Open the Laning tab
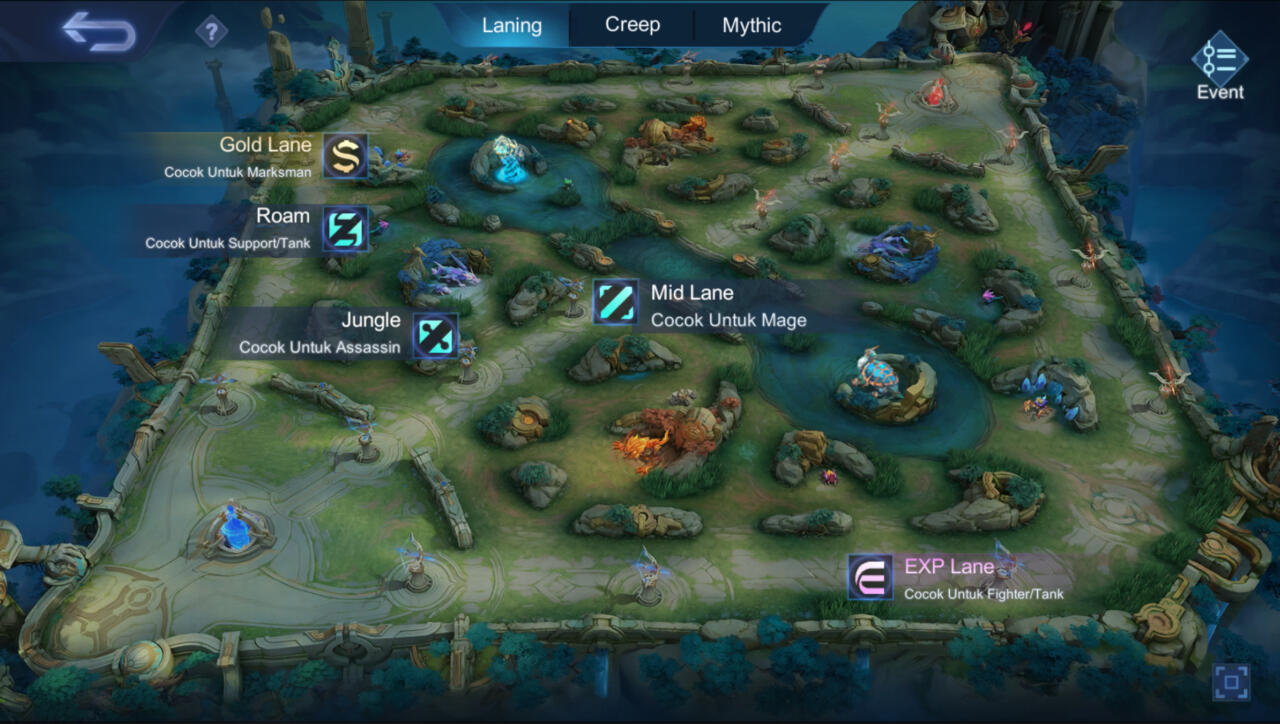1280x724 pixels. tap(511, 25)
